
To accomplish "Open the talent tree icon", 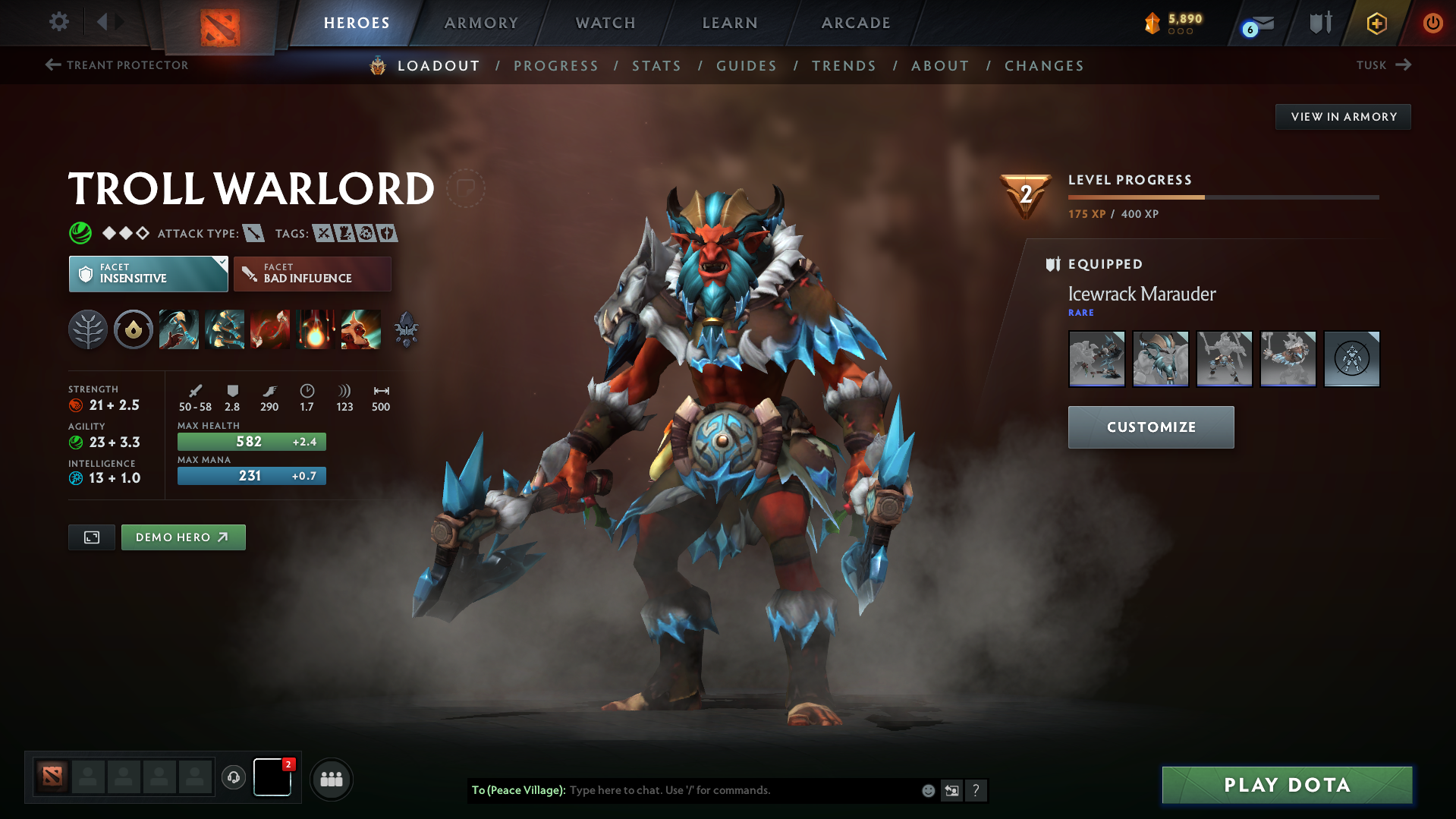I will pos(88,329).
